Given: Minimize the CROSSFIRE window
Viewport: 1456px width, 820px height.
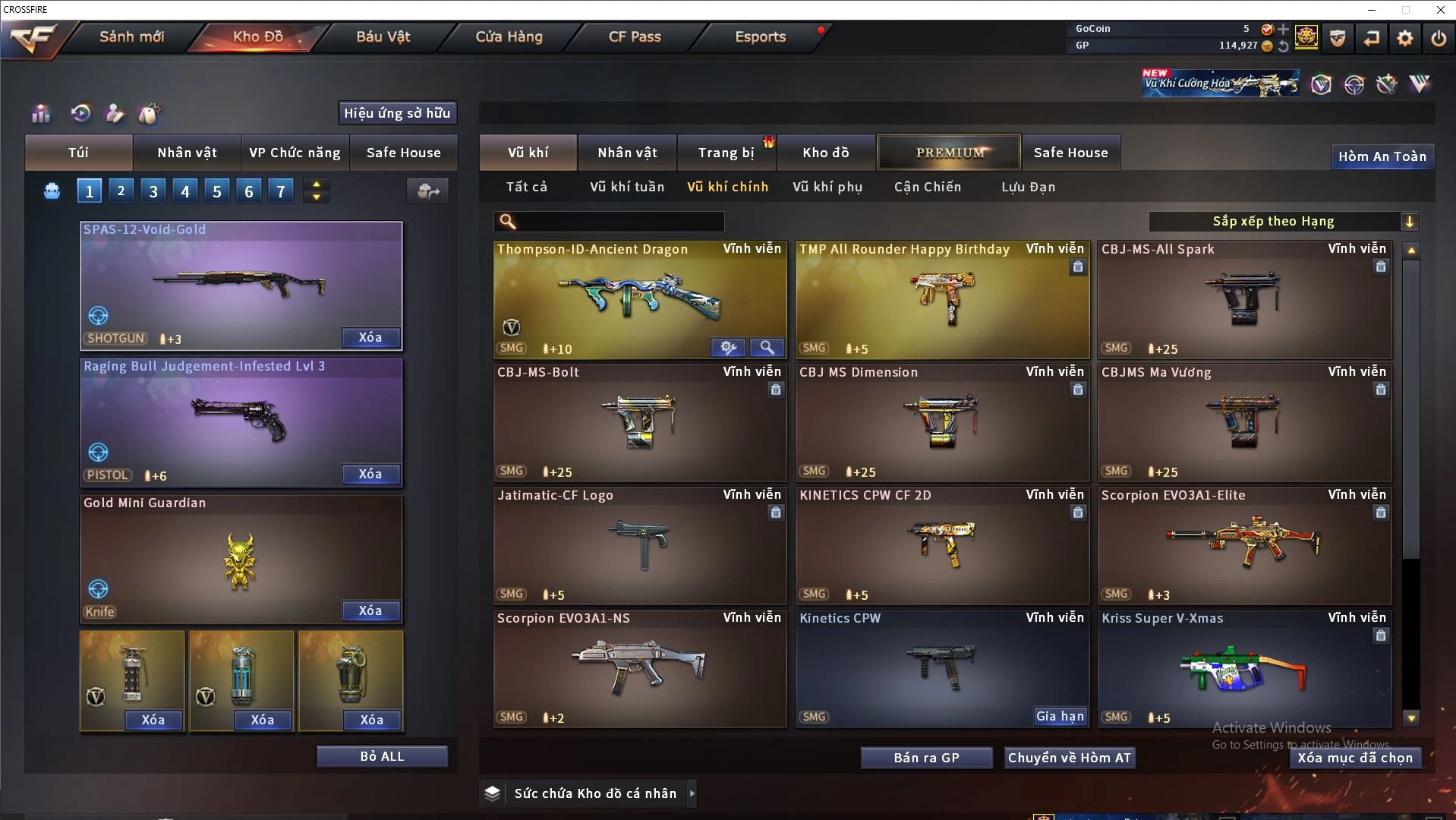Looking at the screenshot, I should 1372,10.
